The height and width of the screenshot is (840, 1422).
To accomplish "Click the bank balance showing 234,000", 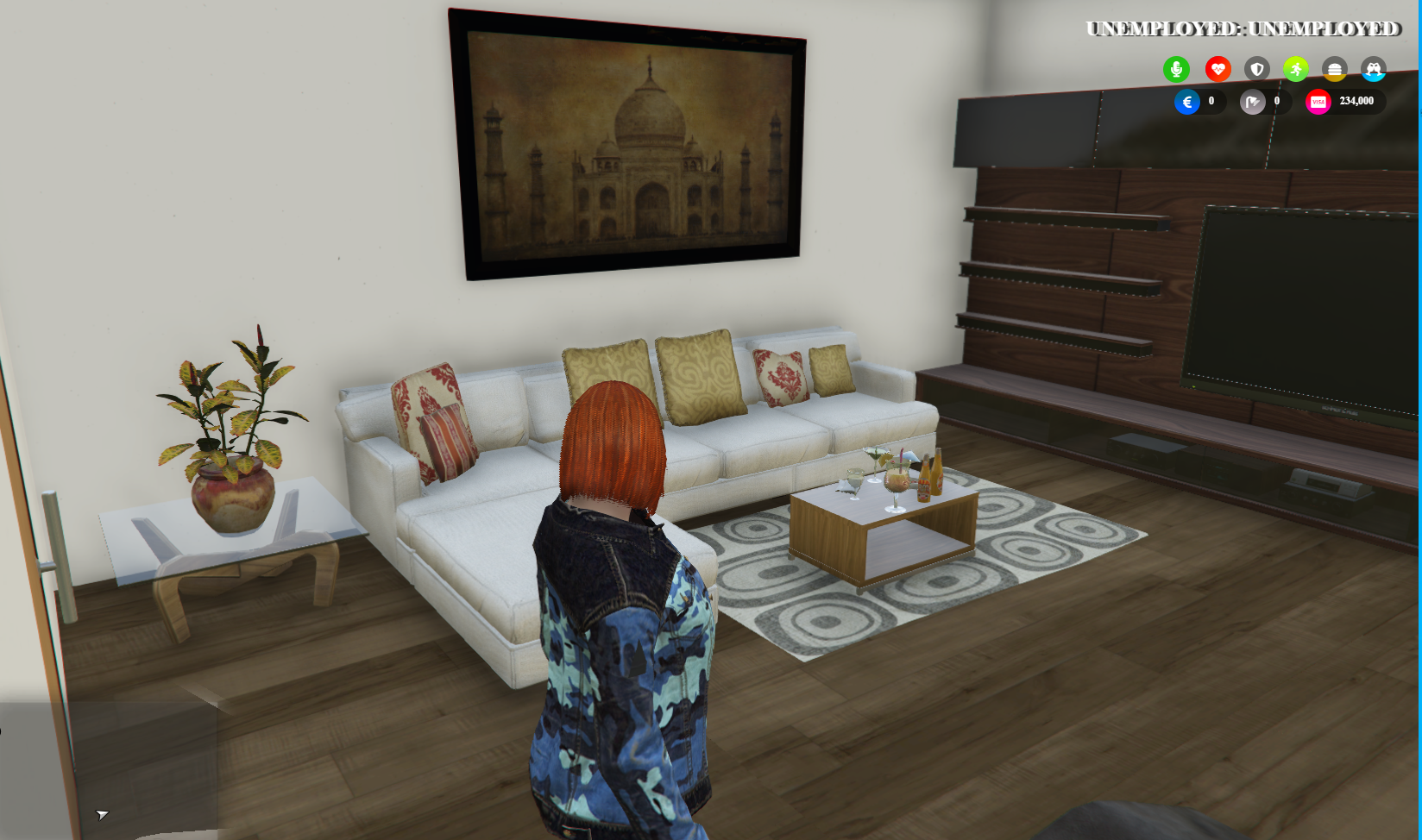I will point(1356,101).
